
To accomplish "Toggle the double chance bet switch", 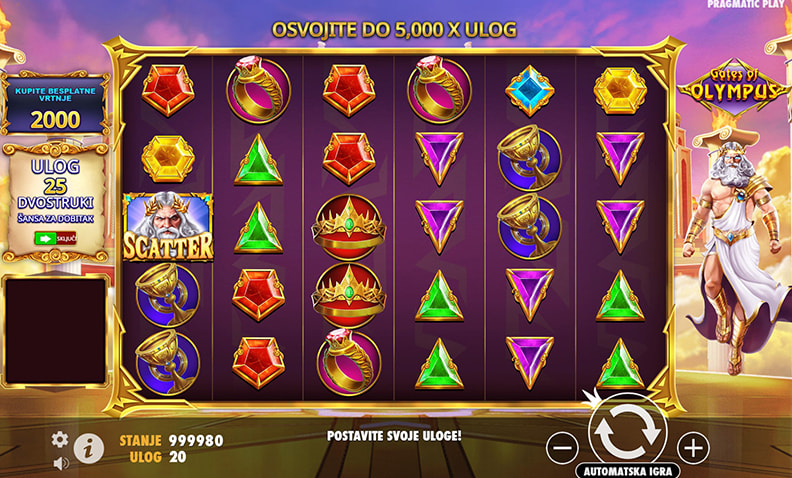I will click(55, 239).
